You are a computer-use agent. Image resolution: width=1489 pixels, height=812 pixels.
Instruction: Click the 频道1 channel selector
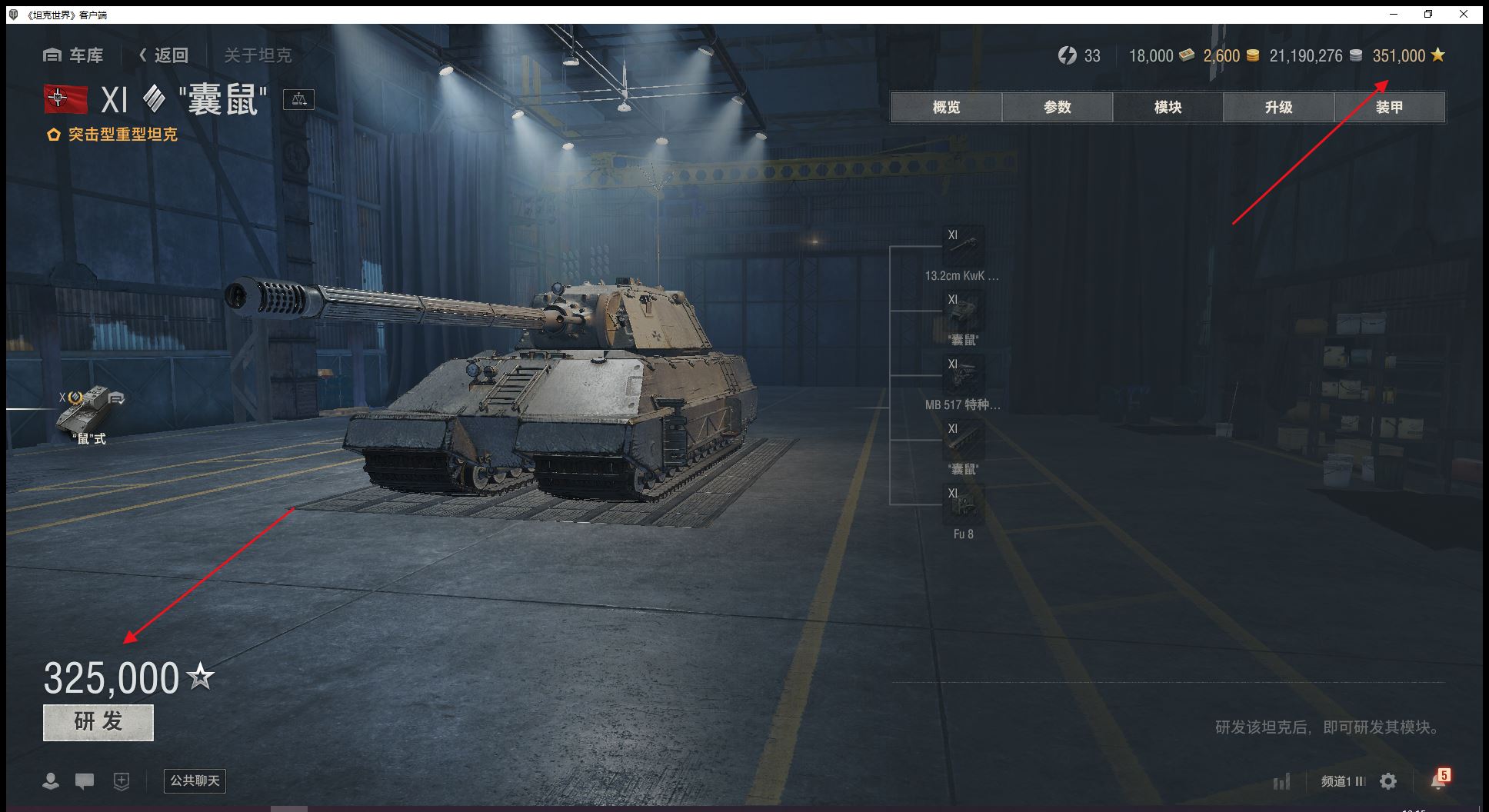pos(1342,782)
